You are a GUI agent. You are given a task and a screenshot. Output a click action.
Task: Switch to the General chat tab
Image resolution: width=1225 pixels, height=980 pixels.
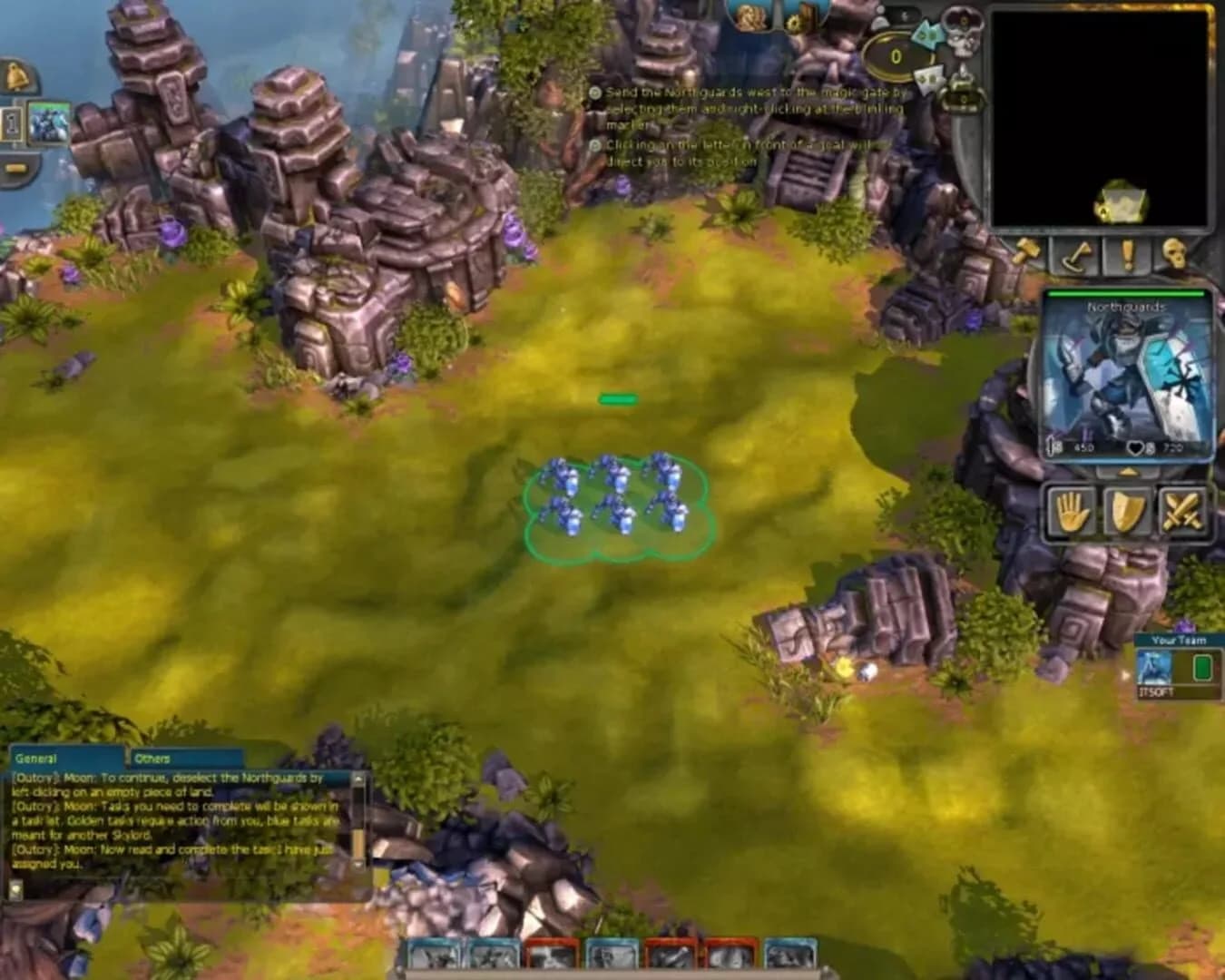pyautogui.click(x=34, y=758)
